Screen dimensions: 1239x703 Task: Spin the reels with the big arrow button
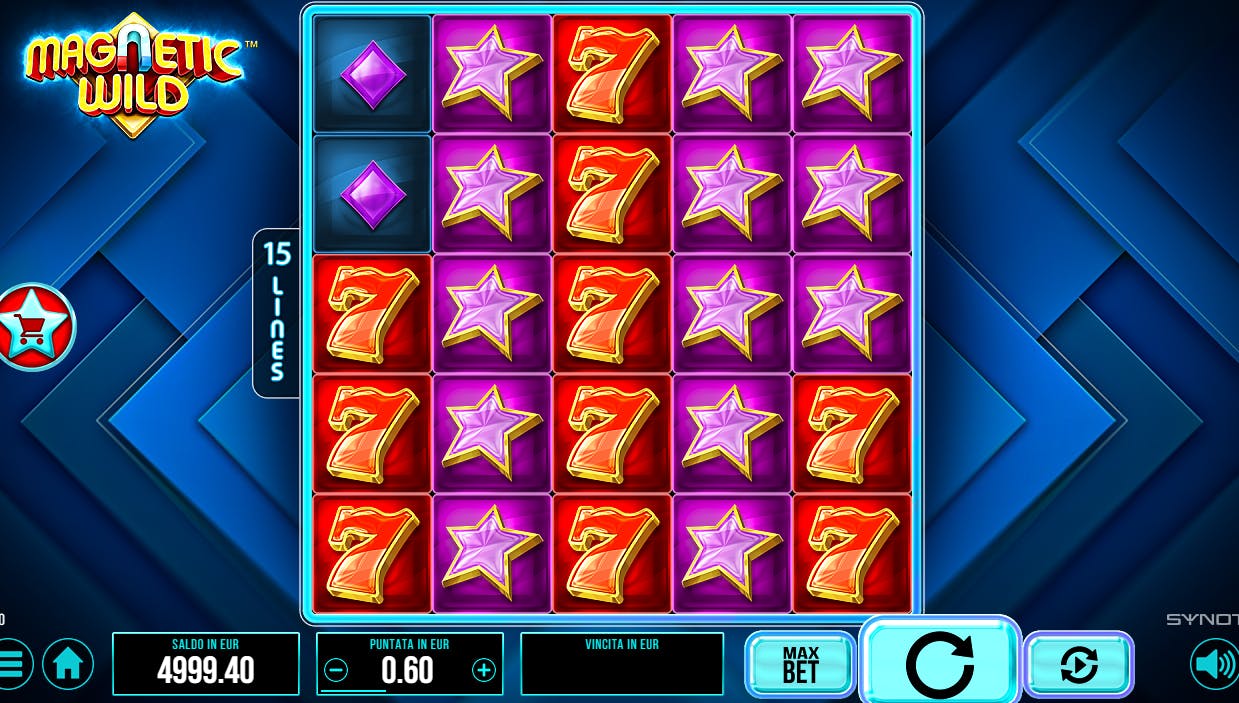[x=938, y=662]
